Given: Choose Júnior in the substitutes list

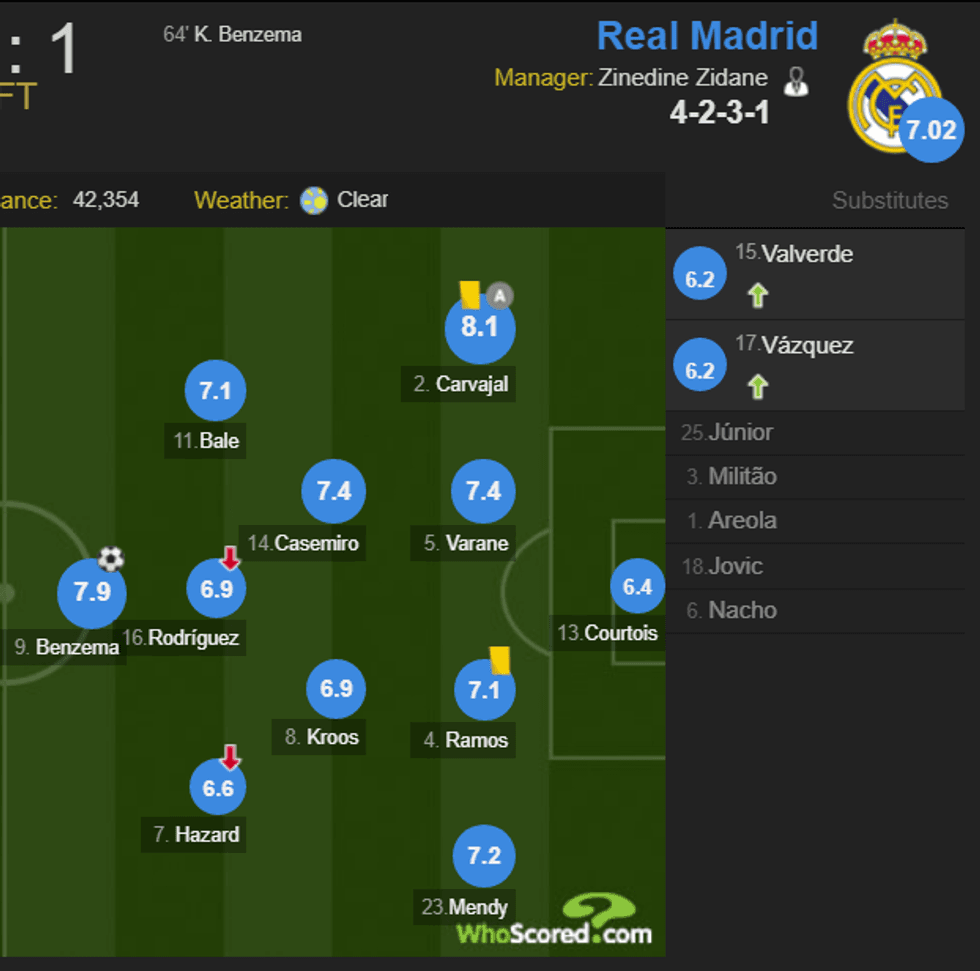Looking at the screenshot, I should 814,433.
